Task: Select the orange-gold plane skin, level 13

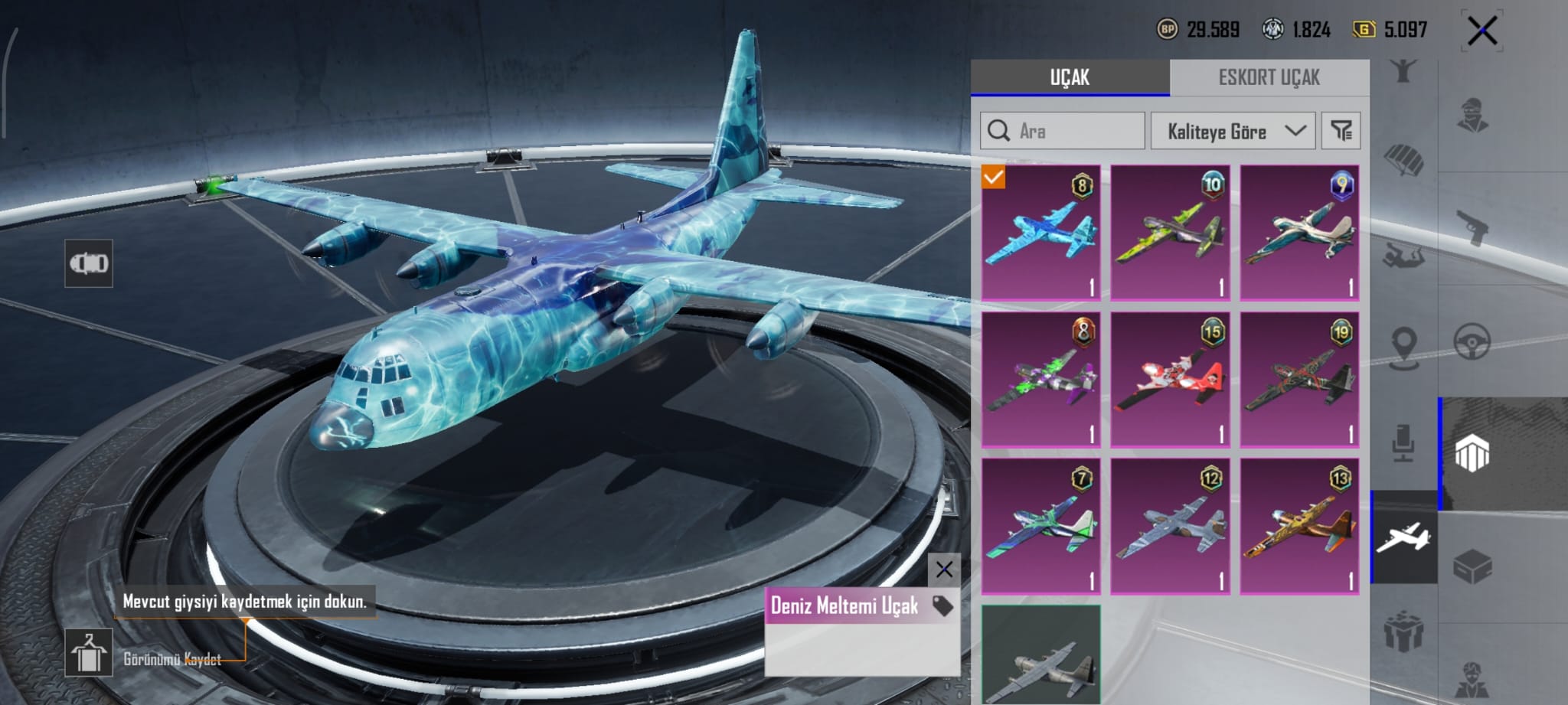Action: point(1299,526)
